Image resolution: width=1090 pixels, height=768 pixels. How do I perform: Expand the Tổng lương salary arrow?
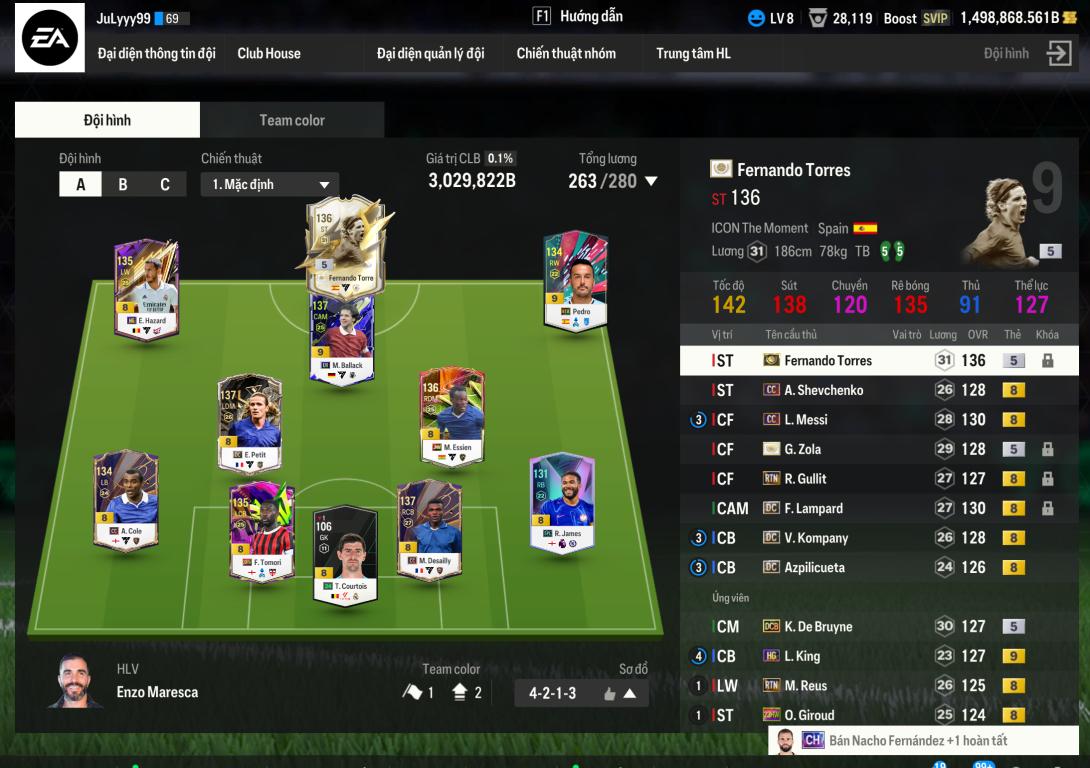(651, 182)
